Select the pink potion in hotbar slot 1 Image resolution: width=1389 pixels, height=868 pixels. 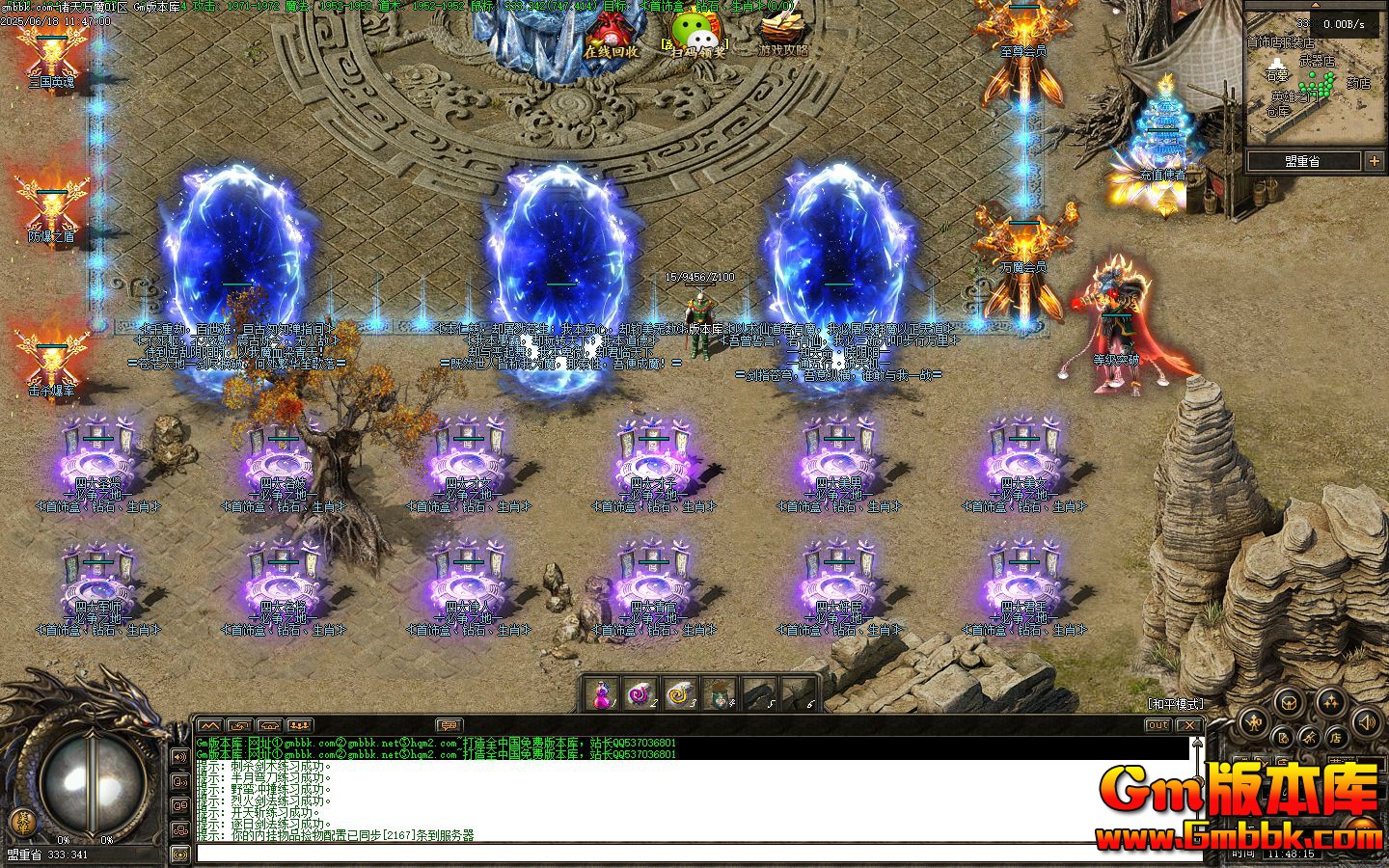pos(603,692)
